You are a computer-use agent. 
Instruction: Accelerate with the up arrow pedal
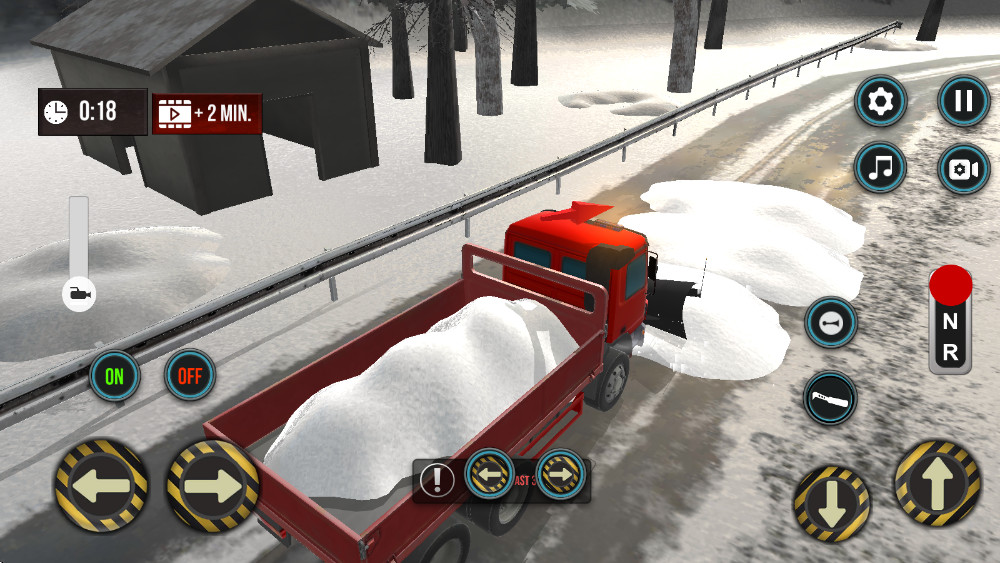tap(937, 485)
